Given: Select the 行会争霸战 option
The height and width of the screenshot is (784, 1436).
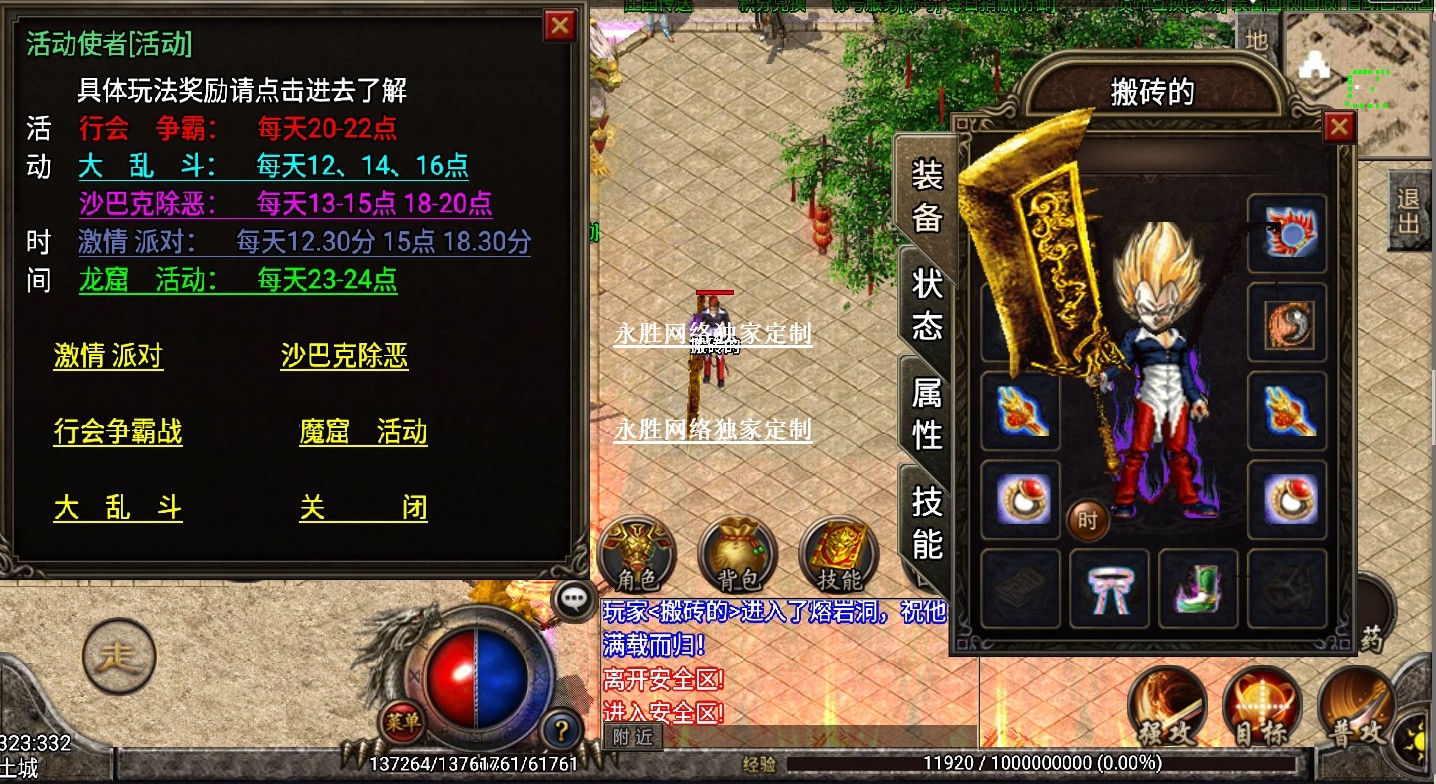Looking at the screenshot, I should pyautogui.click(x=118, y=432).
